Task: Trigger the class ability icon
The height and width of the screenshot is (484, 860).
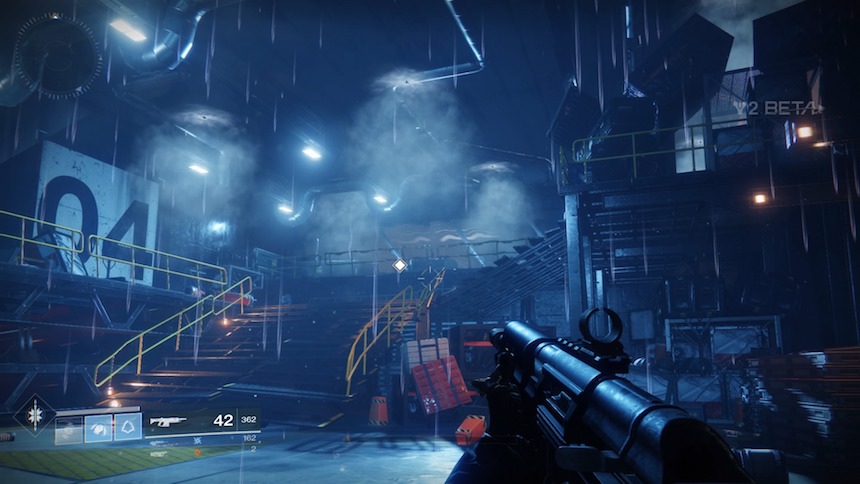Action: click(x=127, y=430)
